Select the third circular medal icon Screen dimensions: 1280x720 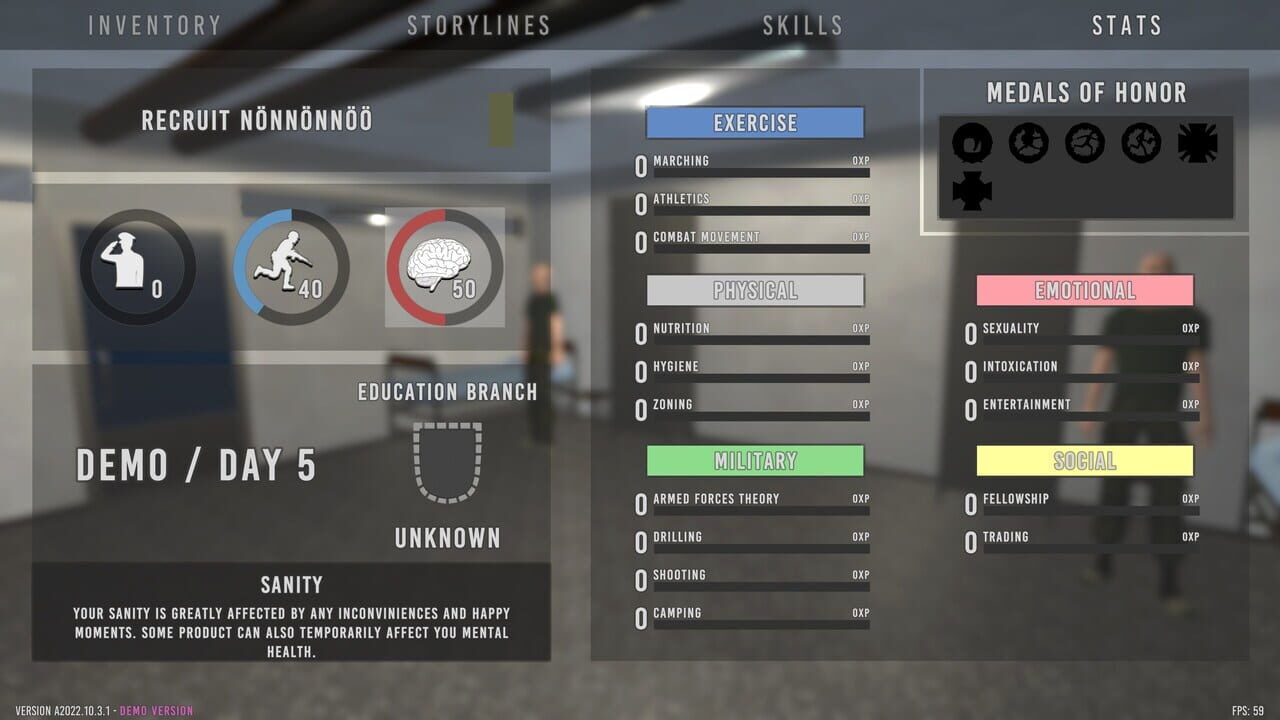(x=1083, y=142)
